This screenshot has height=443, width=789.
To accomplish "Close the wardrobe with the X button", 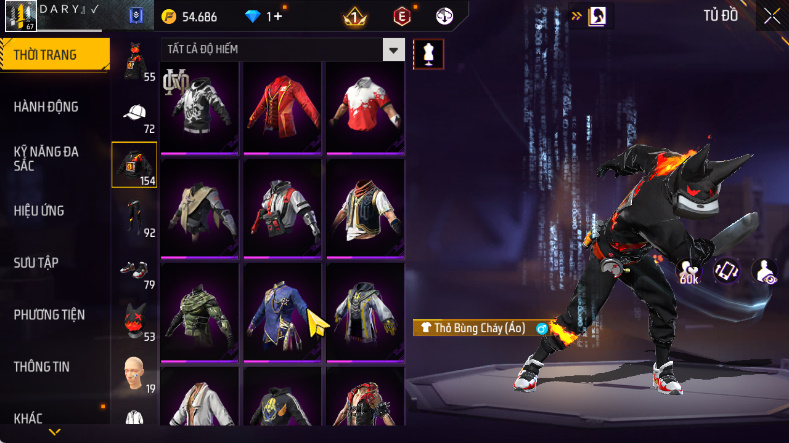I will pos(772,16).
